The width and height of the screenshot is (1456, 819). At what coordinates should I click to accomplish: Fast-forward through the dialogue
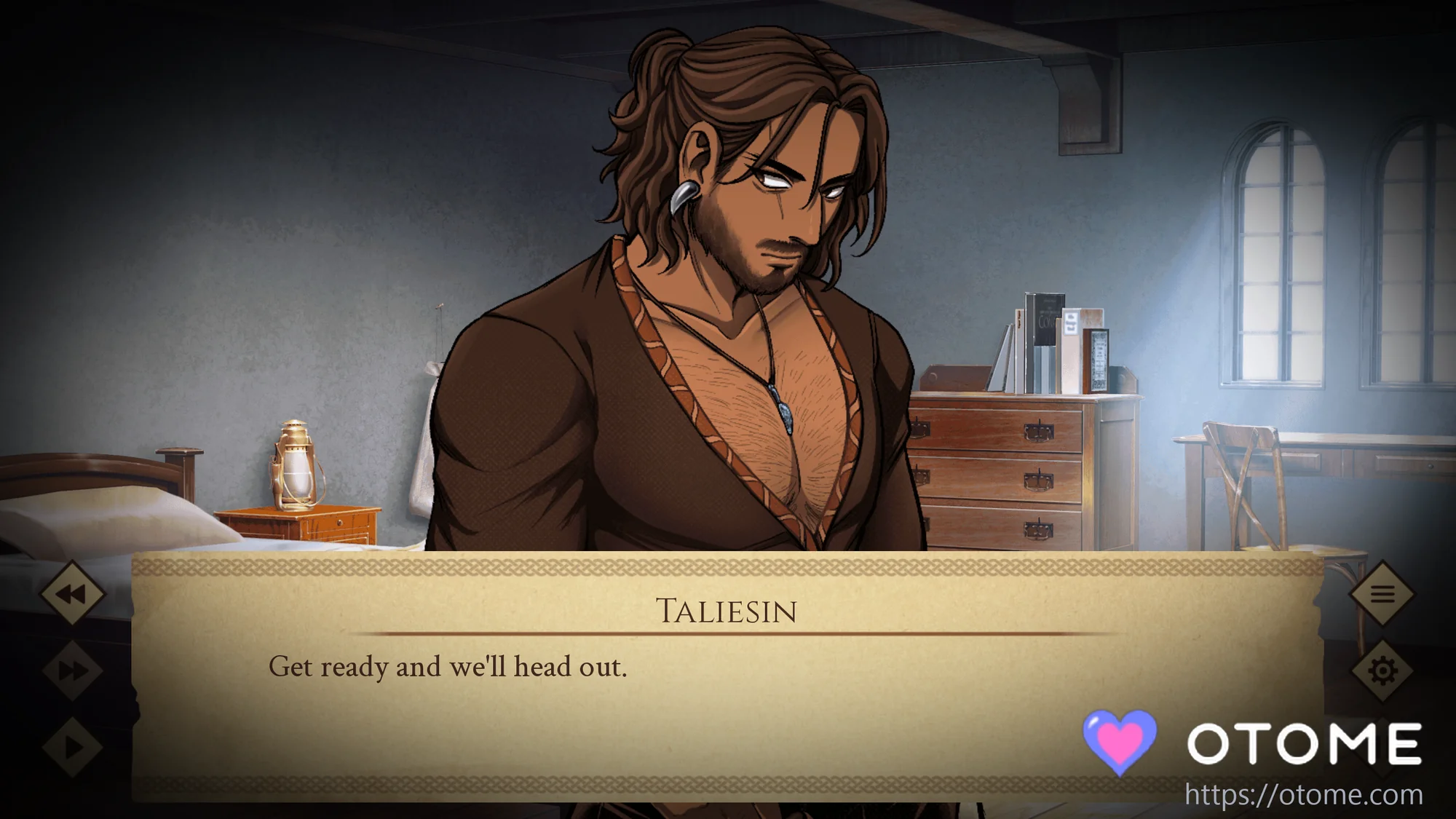point(72,670)
